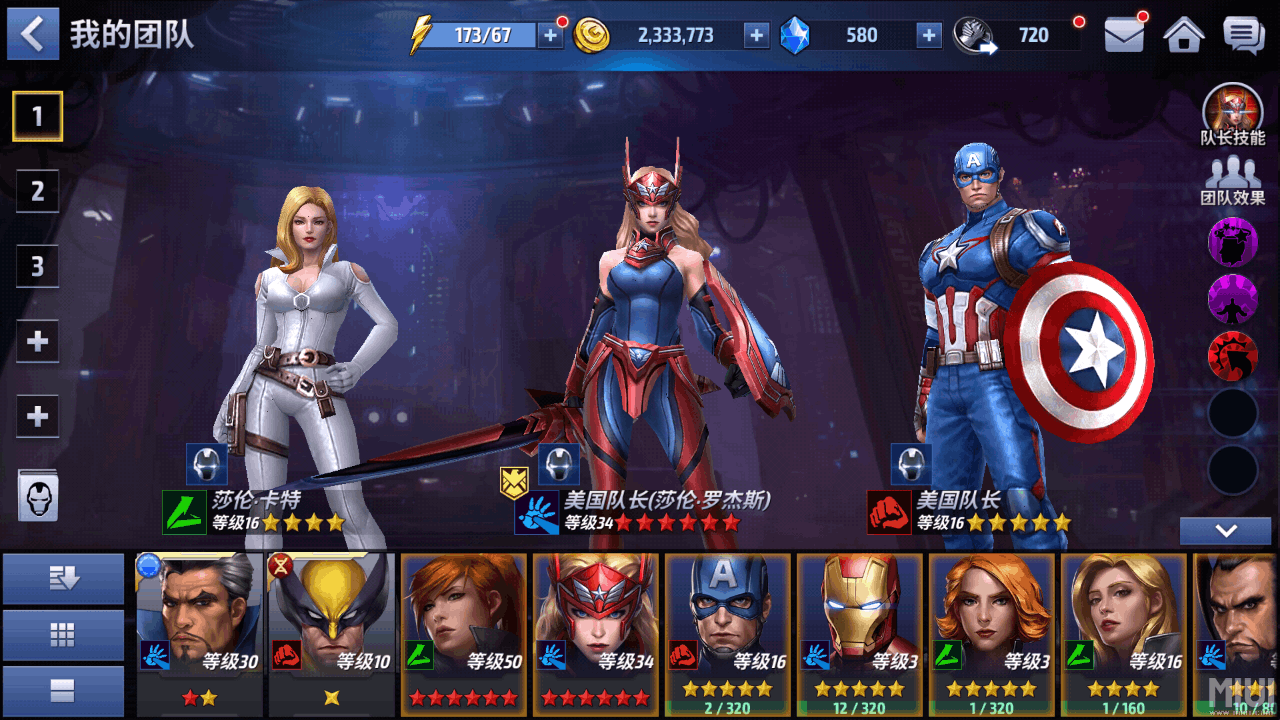Show team effect bonuses
Screen dimensions: 1280x720
coord(1232,180)
